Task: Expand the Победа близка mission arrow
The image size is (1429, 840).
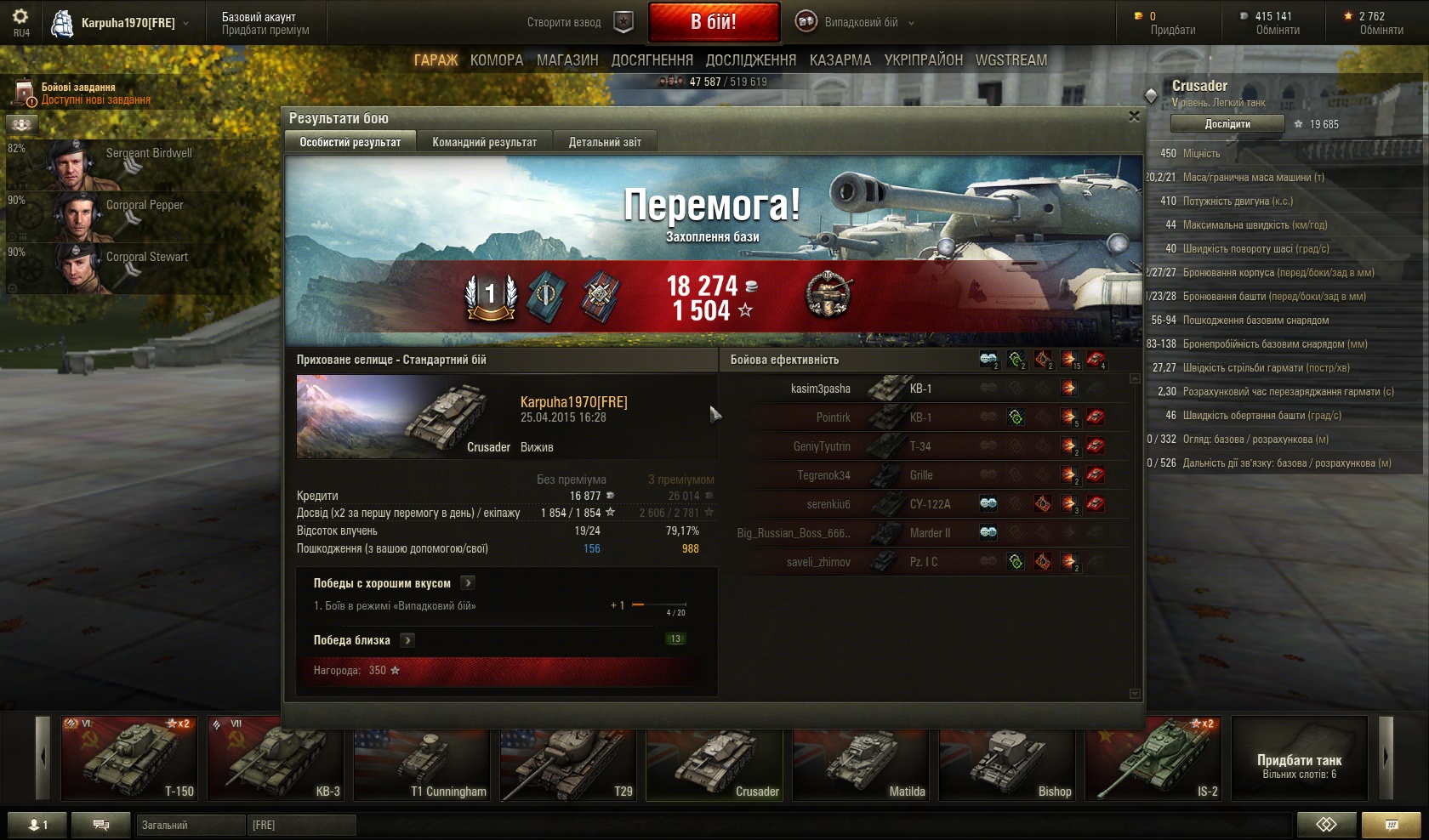Action: coord(408,640)
